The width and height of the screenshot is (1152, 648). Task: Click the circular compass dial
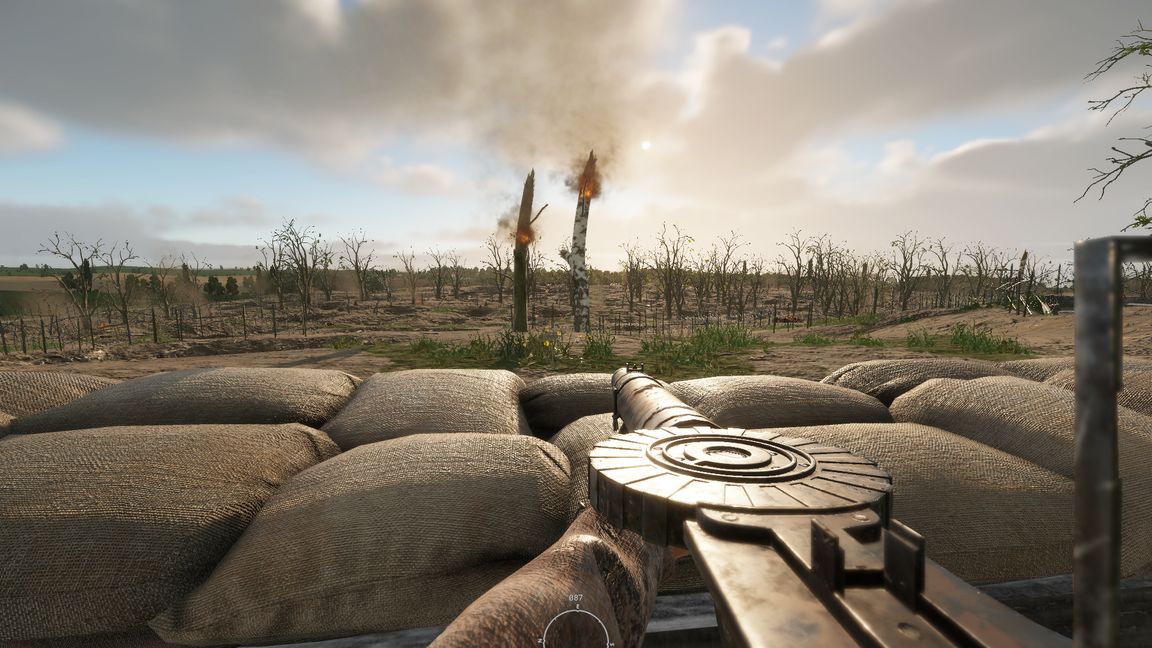[576, 629]
